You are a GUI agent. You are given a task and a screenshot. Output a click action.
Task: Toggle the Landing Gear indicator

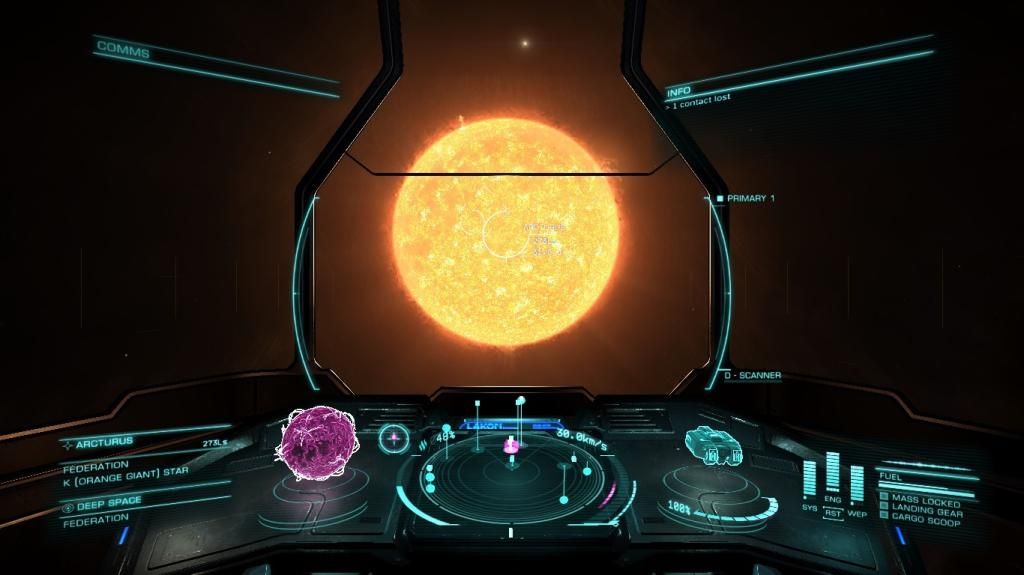coord(925,511)
